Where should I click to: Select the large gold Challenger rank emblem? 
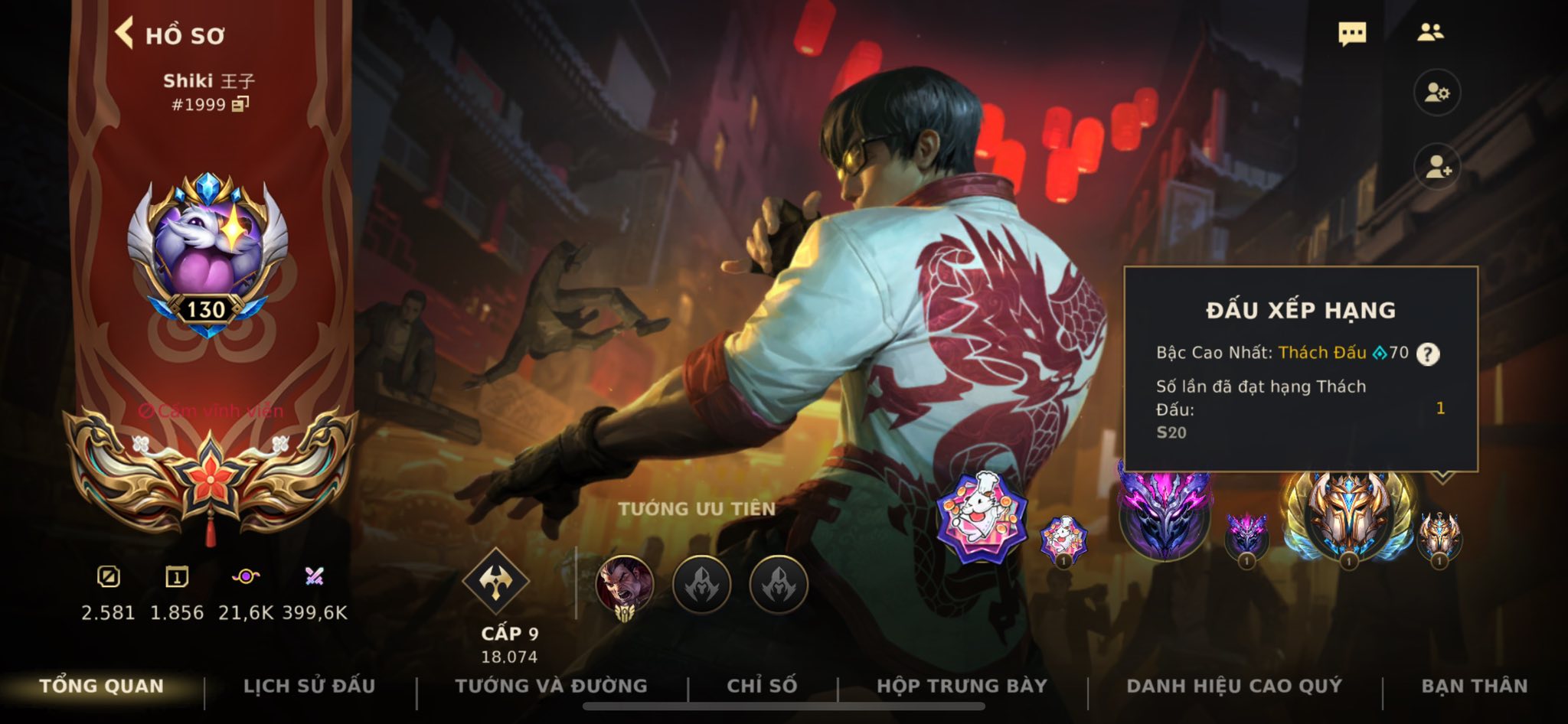[x=1348, y=514]
